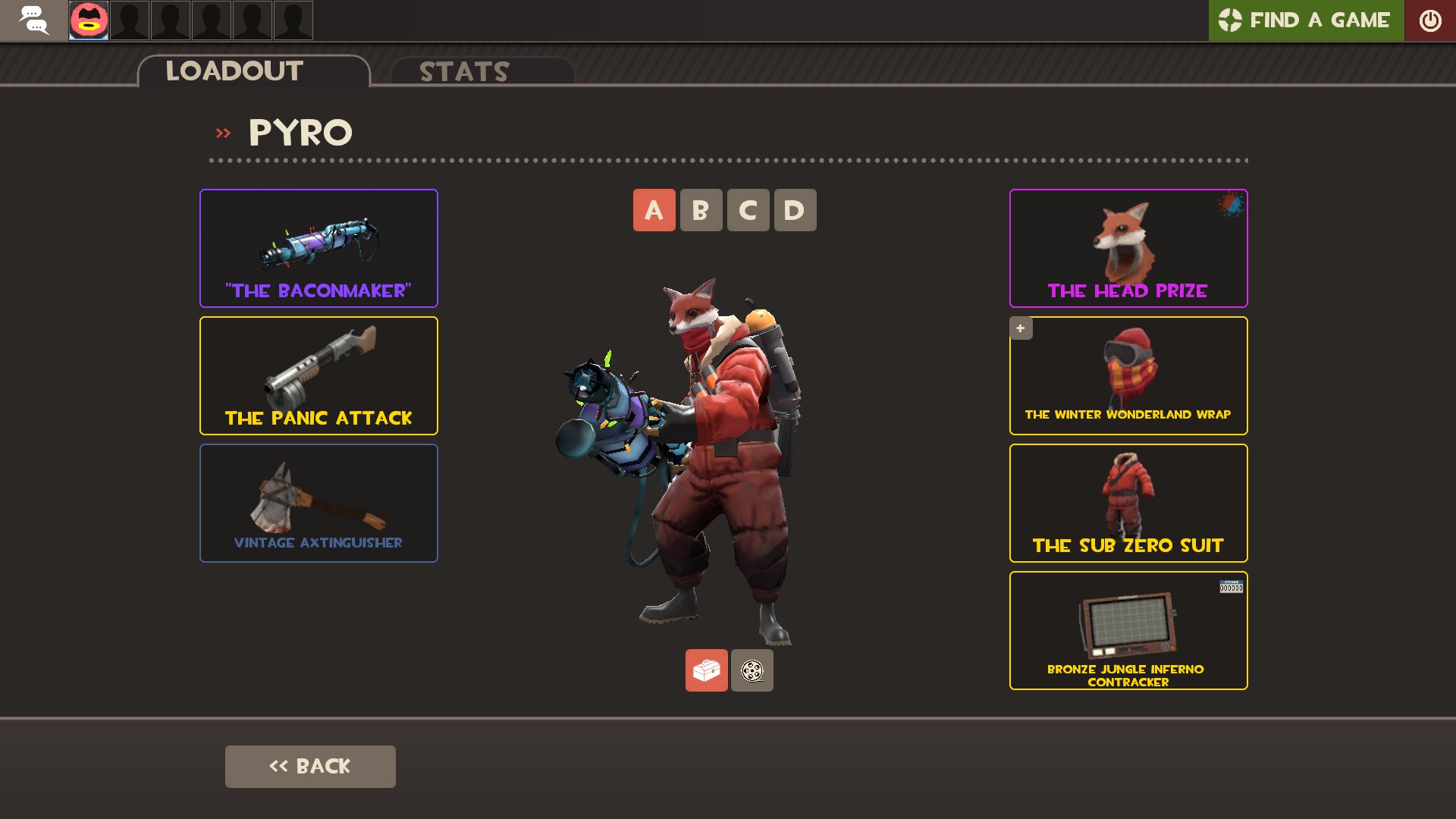The height and width of the screenshot is (819, 1456).
Task: Select The Baconmaker weapon slot
Action: (318, 248)
